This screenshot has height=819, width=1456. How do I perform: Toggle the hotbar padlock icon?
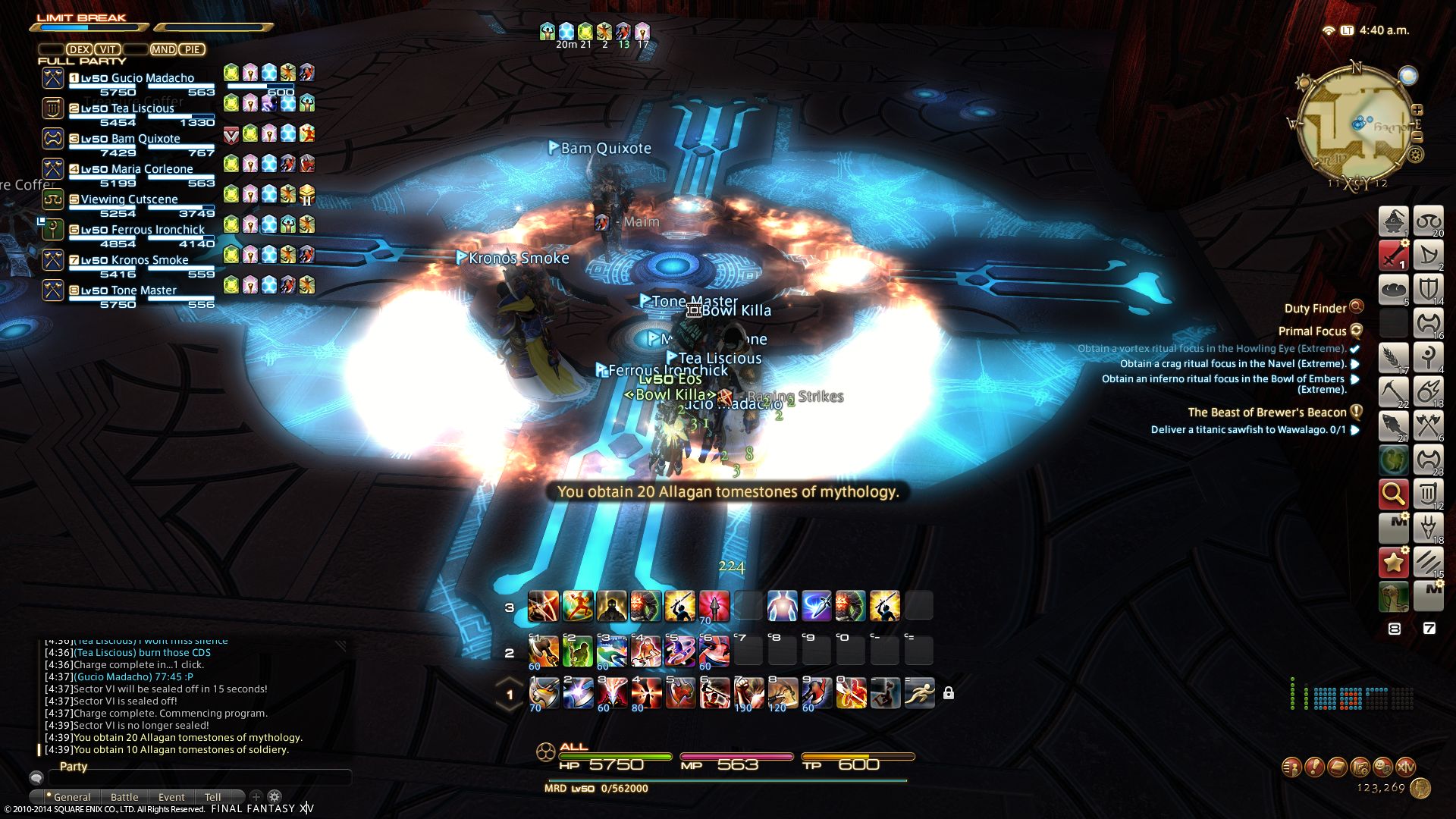point(948,693)
